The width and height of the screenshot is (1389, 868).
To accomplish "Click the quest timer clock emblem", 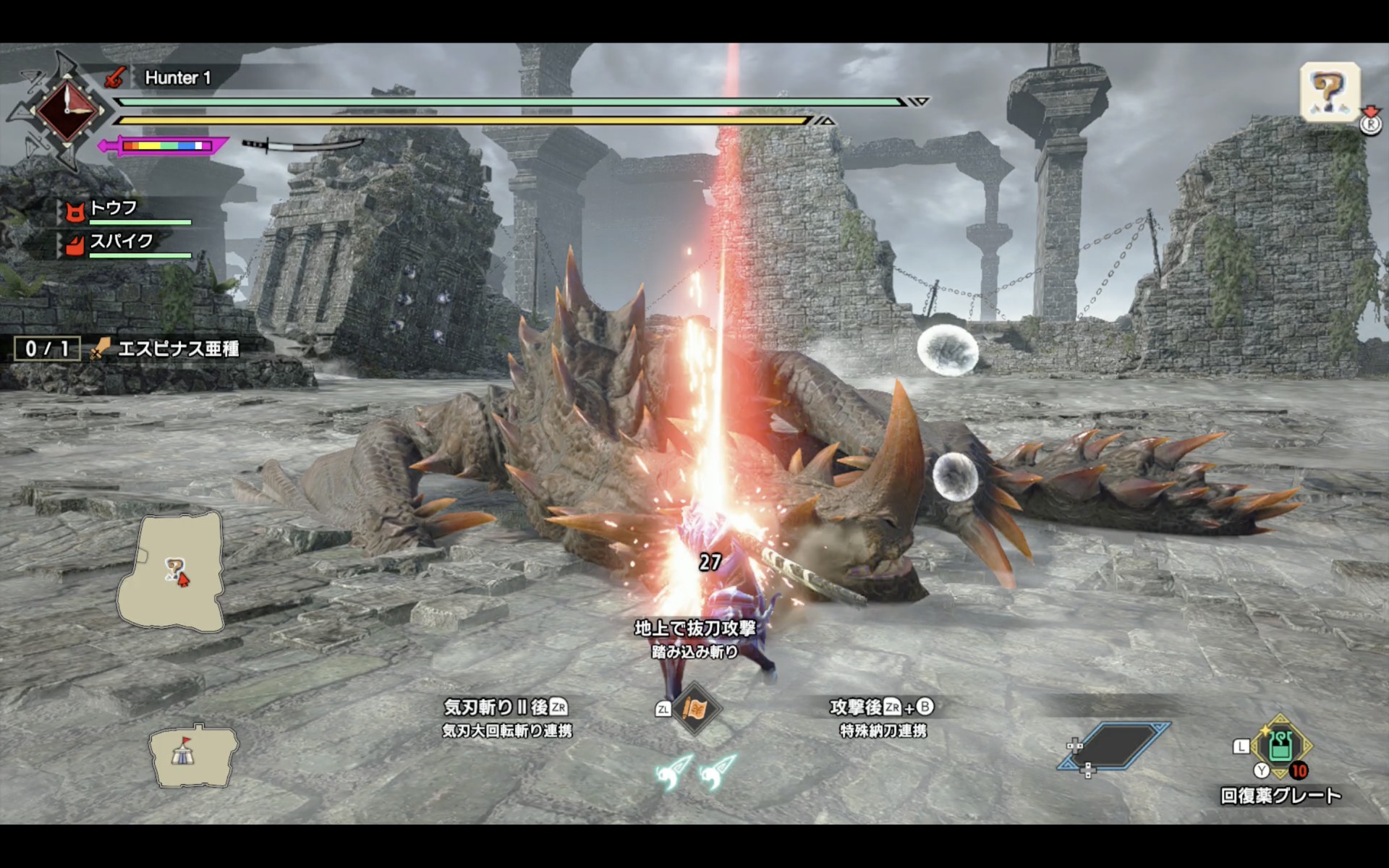I will (67, 111).
